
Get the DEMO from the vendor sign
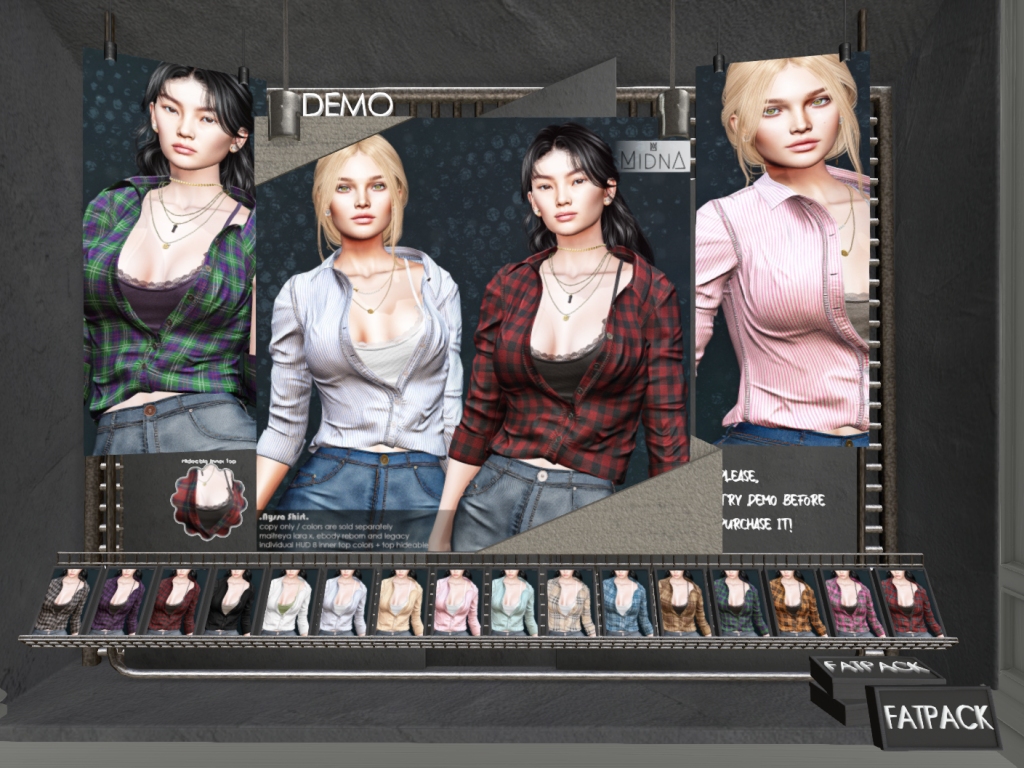346,104
